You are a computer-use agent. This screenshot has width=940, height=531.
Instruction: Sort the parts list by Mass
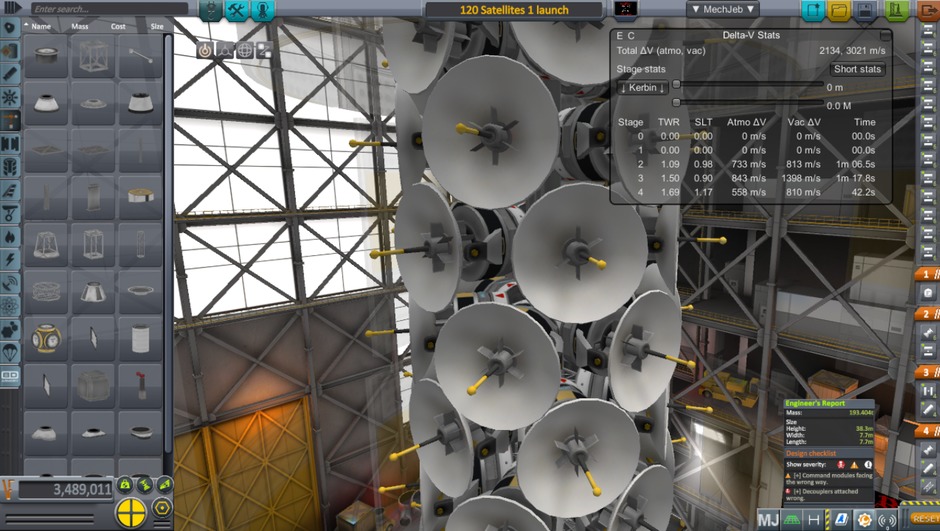point(80,26)
